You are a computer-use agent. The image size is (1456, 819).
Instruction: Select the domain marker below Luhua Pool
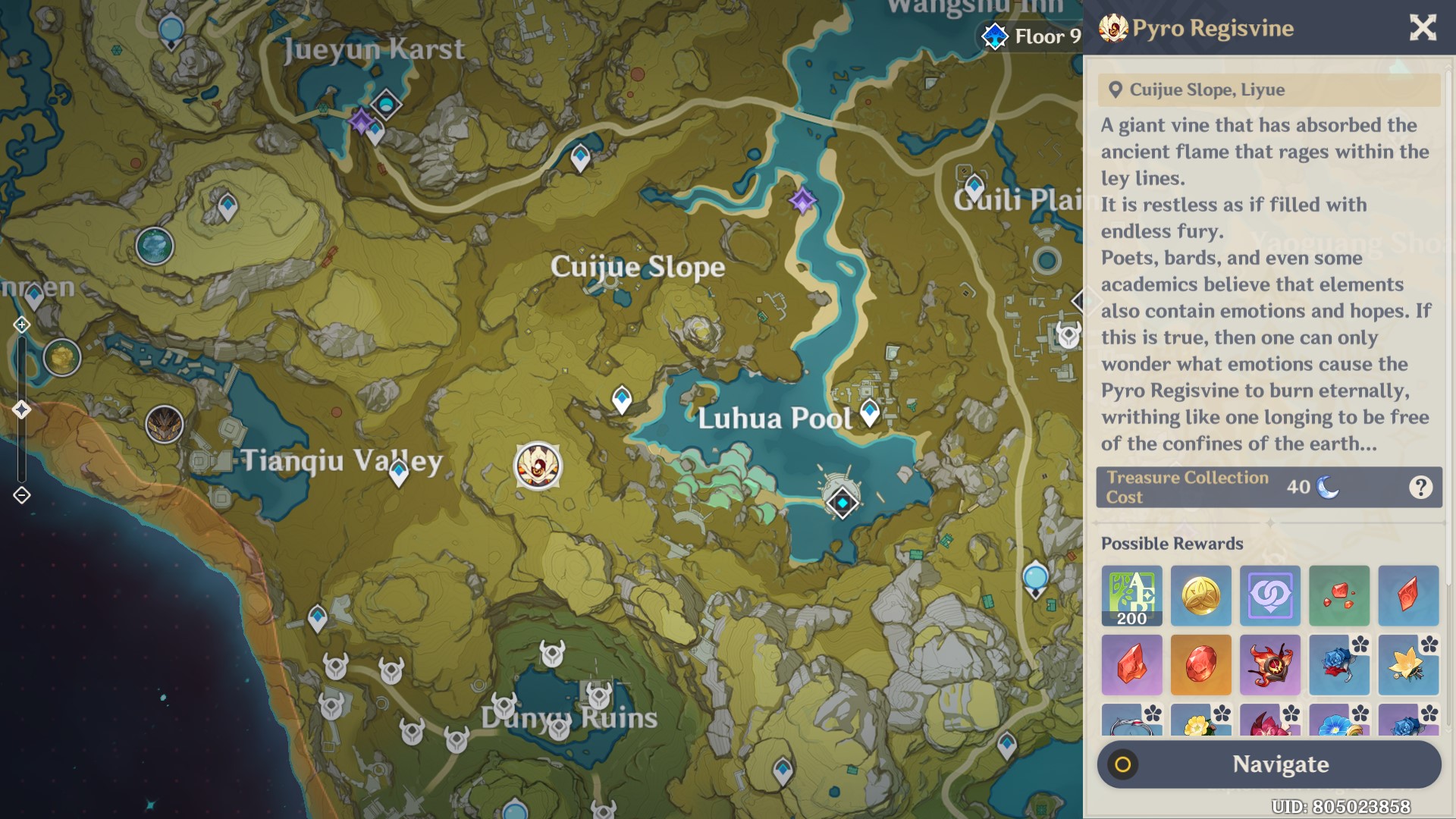pos(842,503)
